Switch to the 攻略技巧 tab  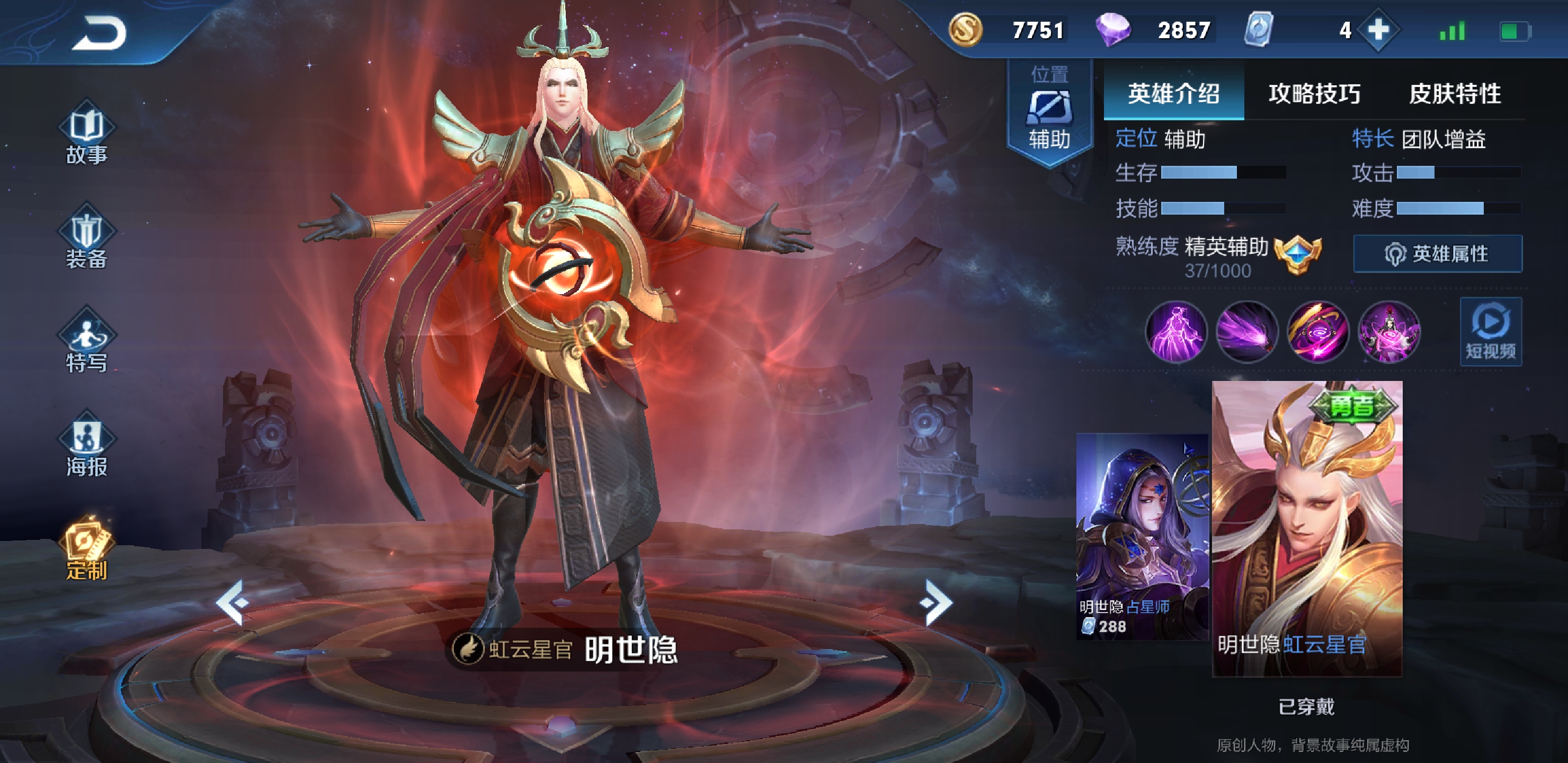point(1314,94)
